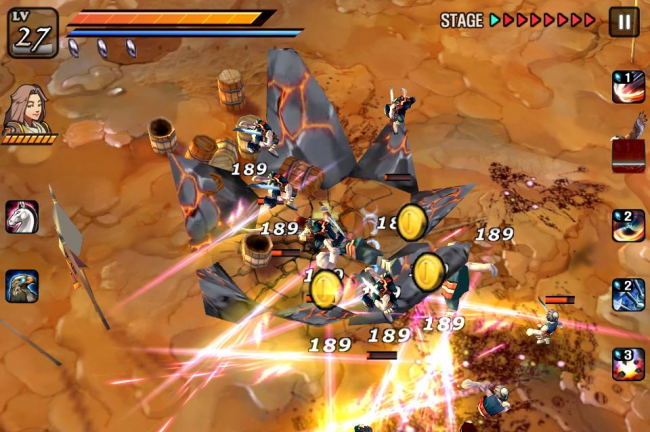The image size is (650, 432).
Task: Use the cost-2 blue blade skill
Action: click(628, 294)
